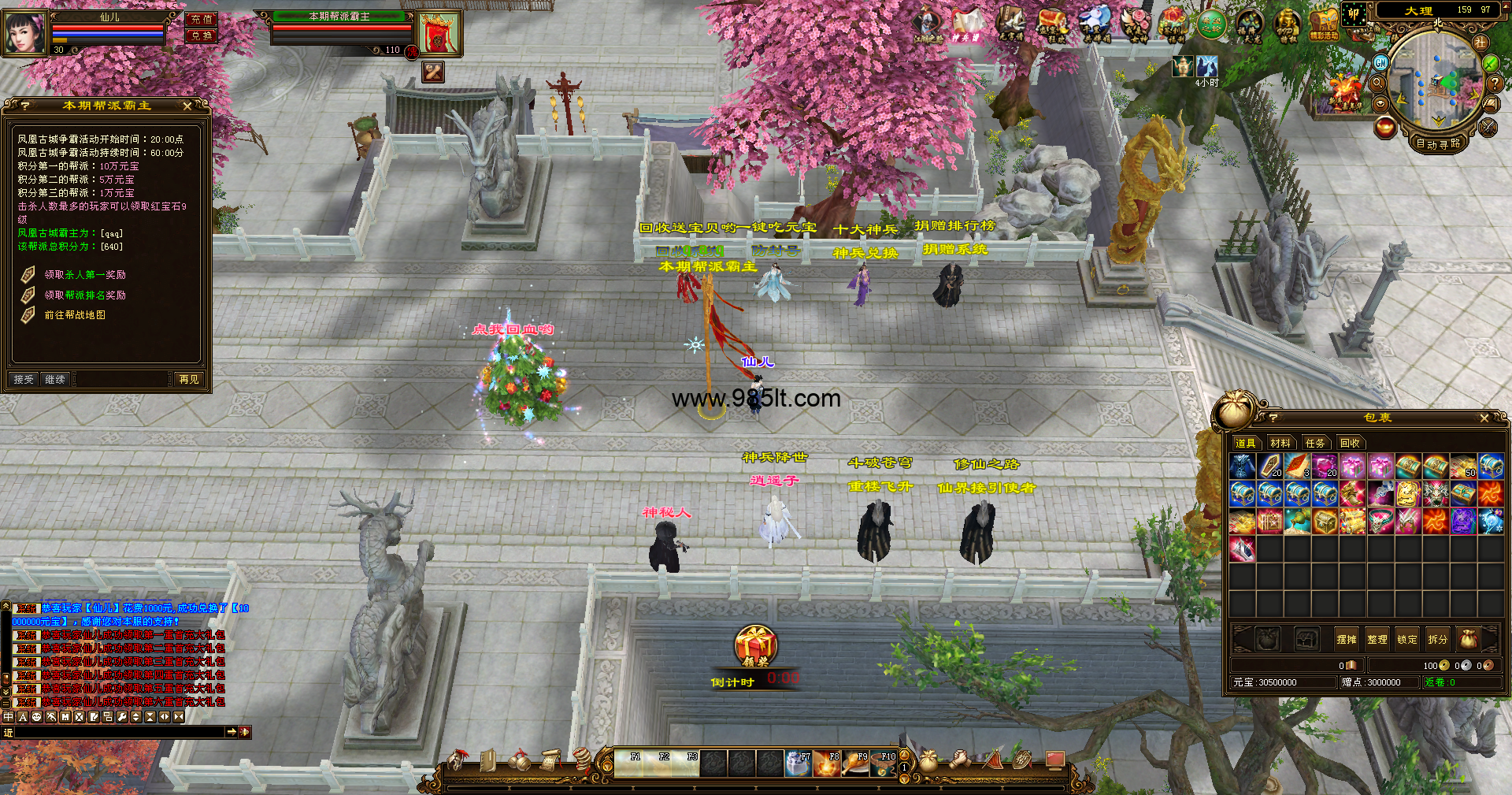The image size is (1512, 795).
Task: Open the 兑换 exchange button
Action: (202, 35)
